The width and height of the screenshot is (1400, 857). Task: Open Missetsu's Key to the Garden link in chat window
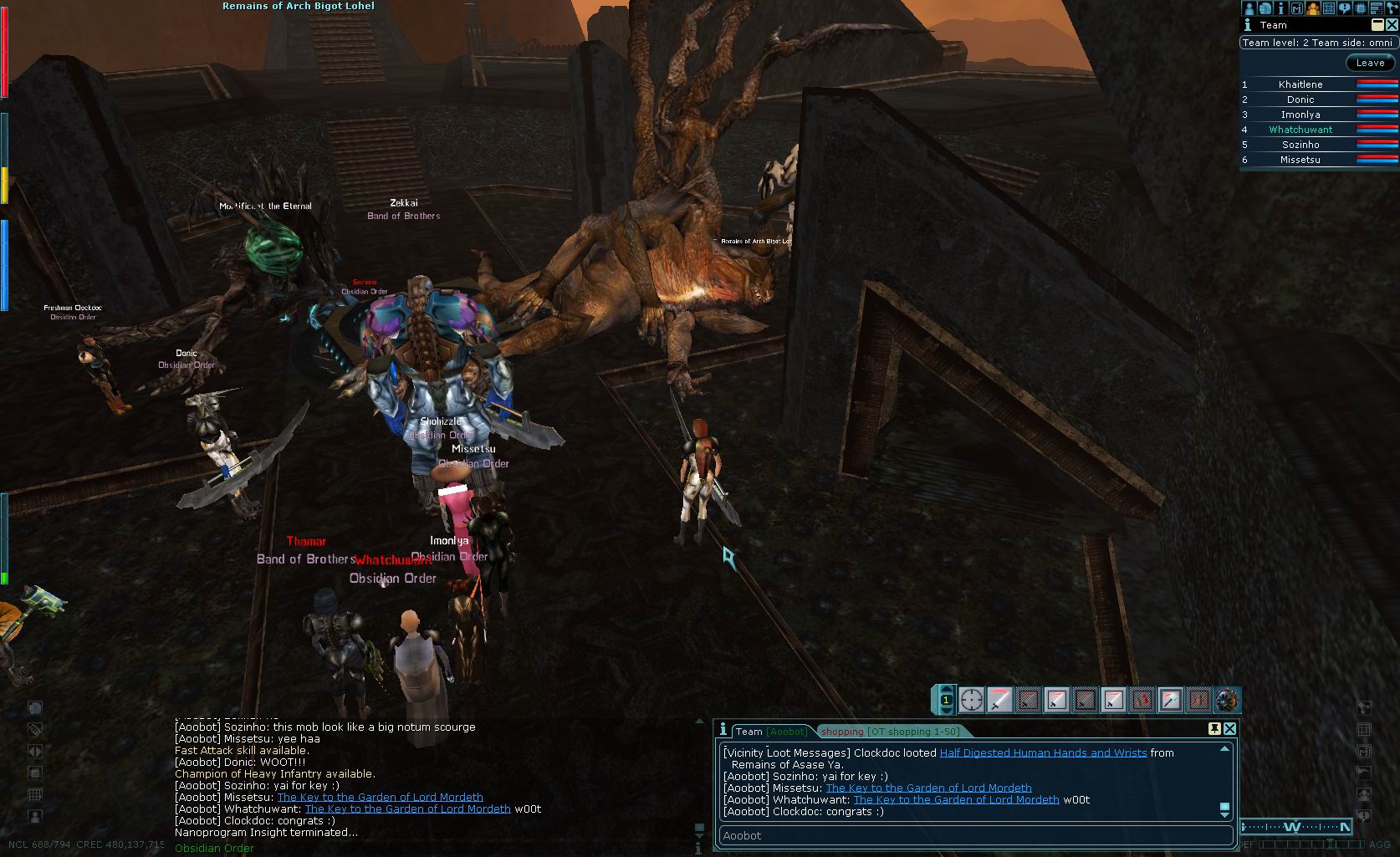(x=928, y=788)
